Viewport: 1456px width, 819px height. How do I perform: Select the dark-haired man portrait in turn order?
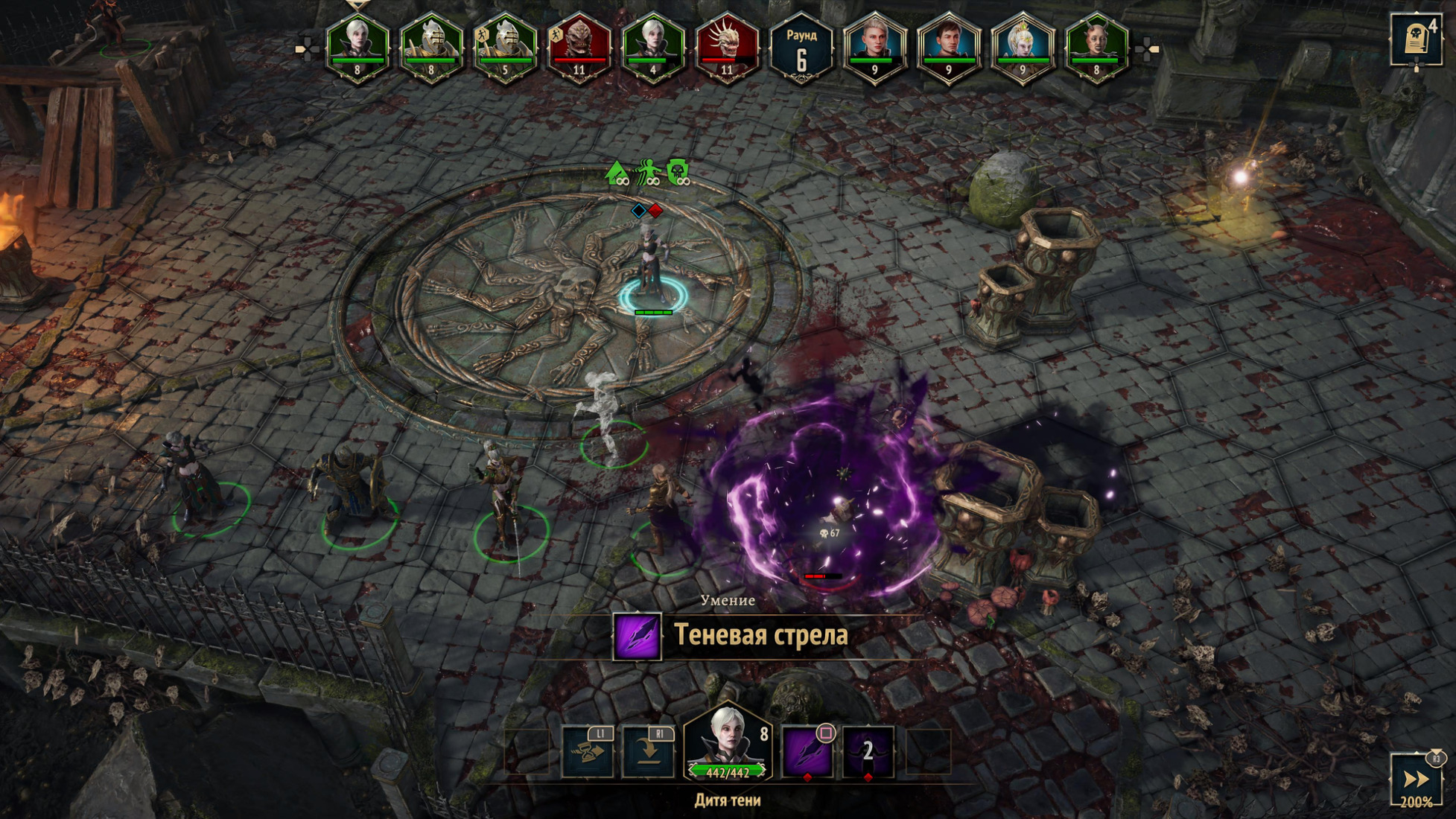948,46
